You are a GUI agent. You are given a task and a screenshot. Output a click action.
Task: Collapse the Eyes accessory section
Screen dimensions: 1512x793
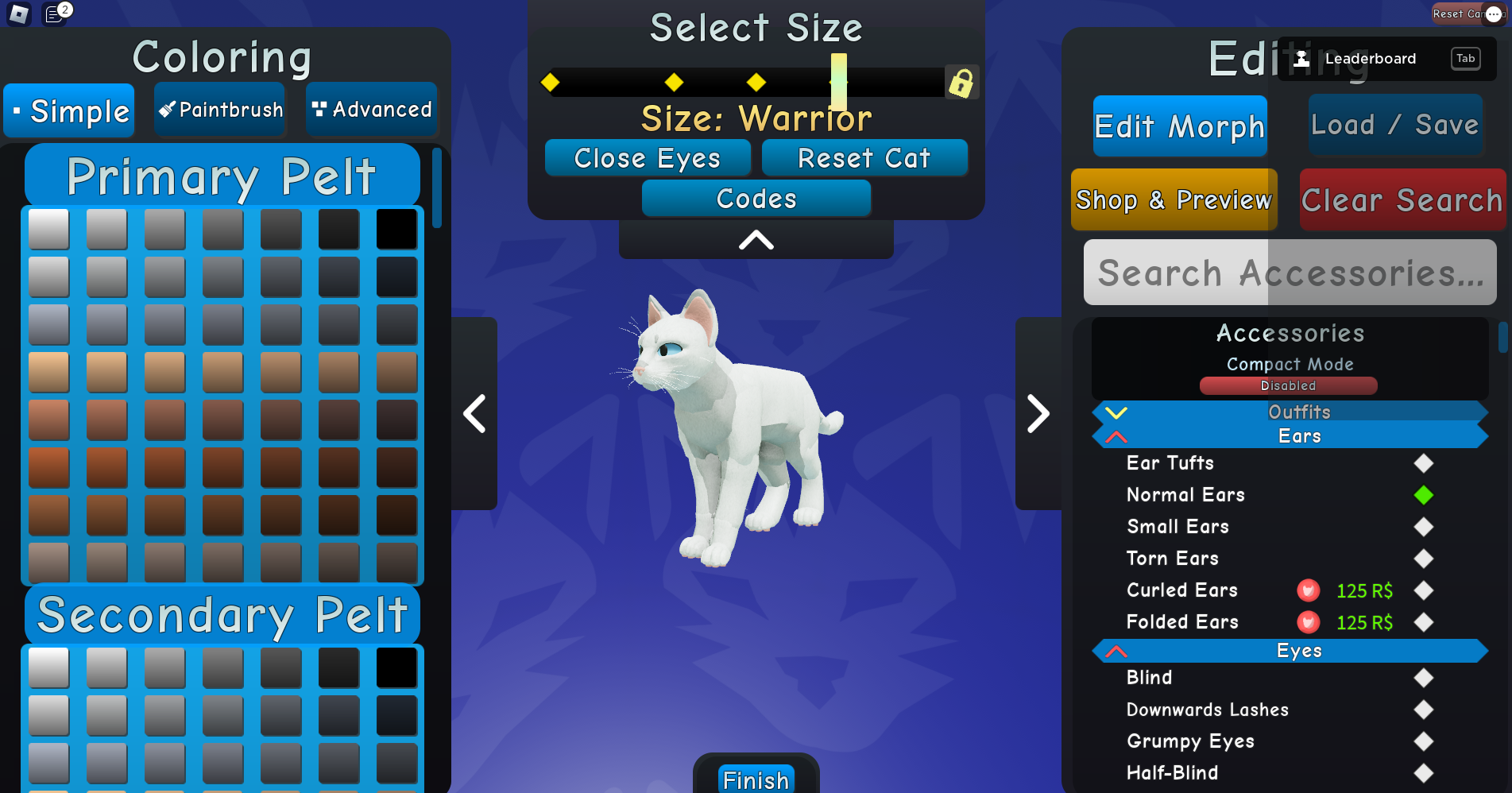(x=1117, y=650)
